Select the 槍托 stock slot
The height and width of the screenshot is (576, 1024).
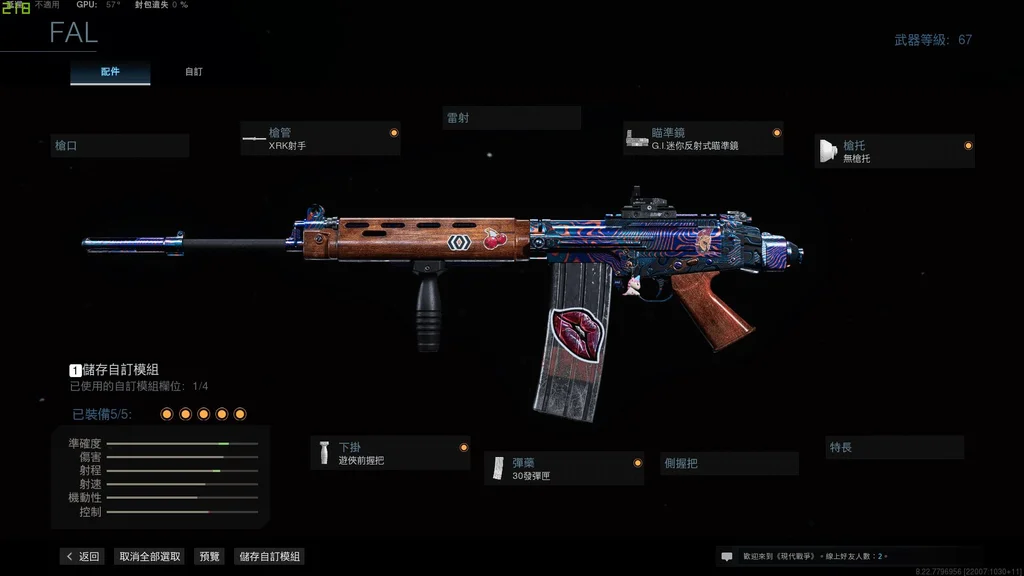(x=894, y=151)
